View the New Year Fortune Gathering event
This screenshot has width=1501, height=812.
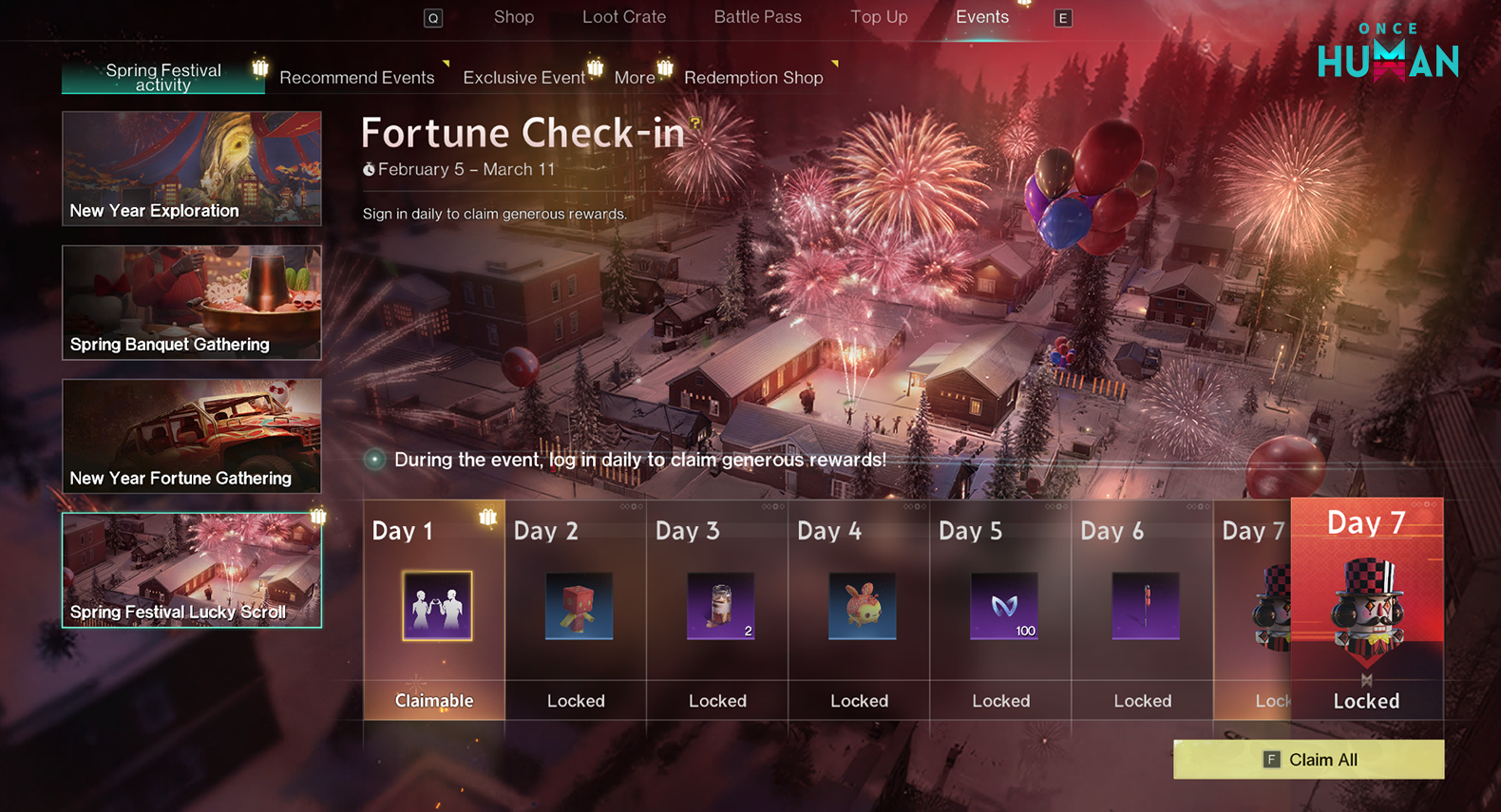(x=192, y=437)
